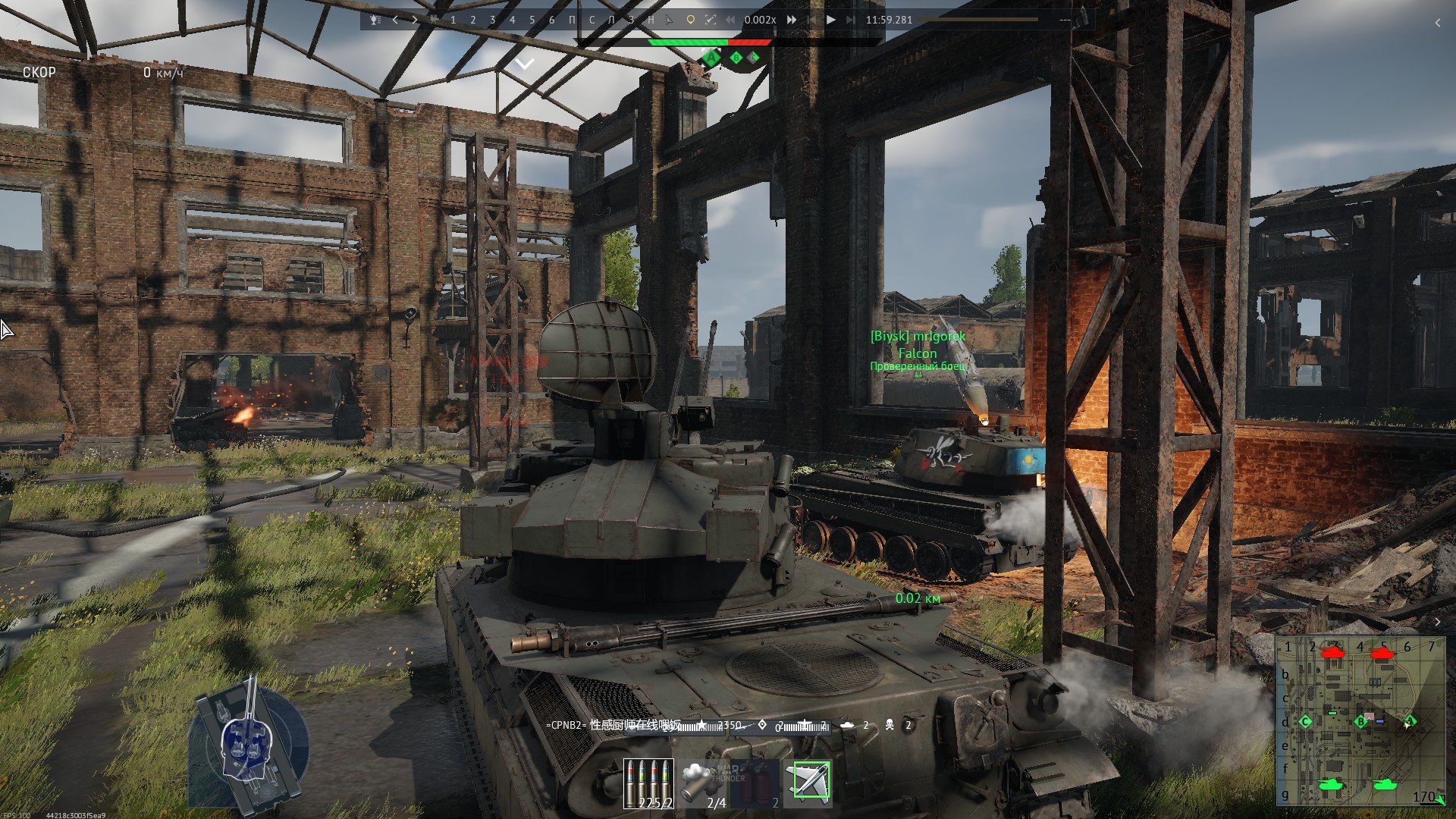This screenshot has height=819, width=1456.
Task: Use the fire extinguisher slot
Action: click(756, 783)
